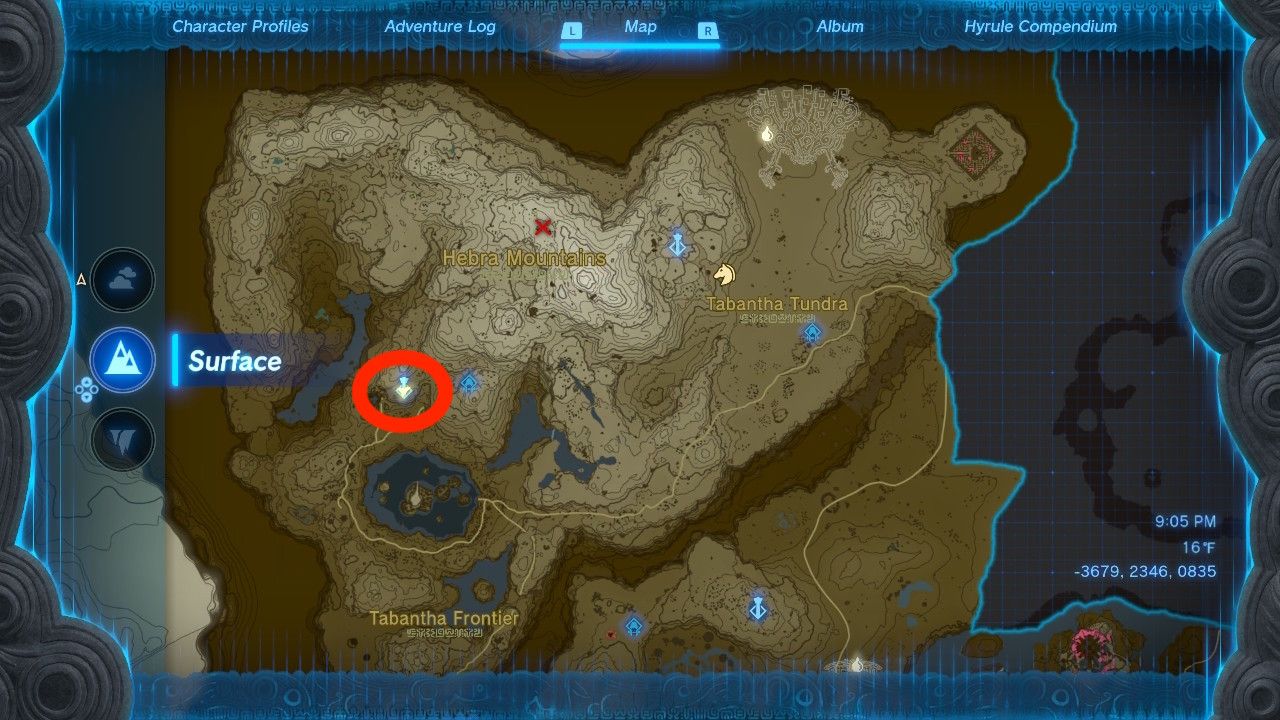
Task: Switch to the Album tab
Action: point(838,27)
